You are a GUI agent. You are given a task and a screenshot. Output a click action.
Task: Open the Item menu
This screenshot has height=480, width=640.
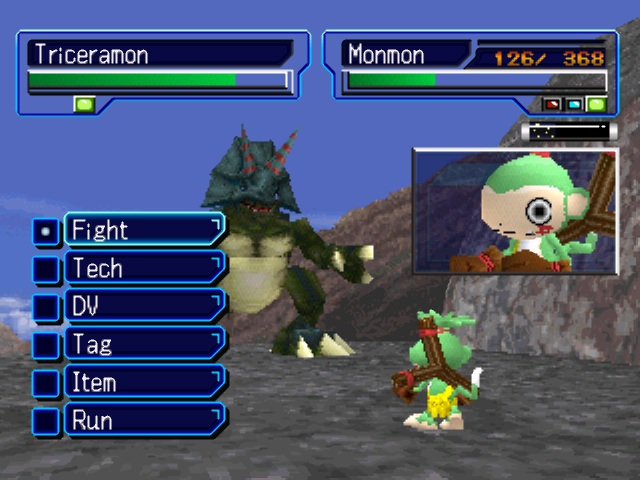pyautogui.click(x=143, y=382)
